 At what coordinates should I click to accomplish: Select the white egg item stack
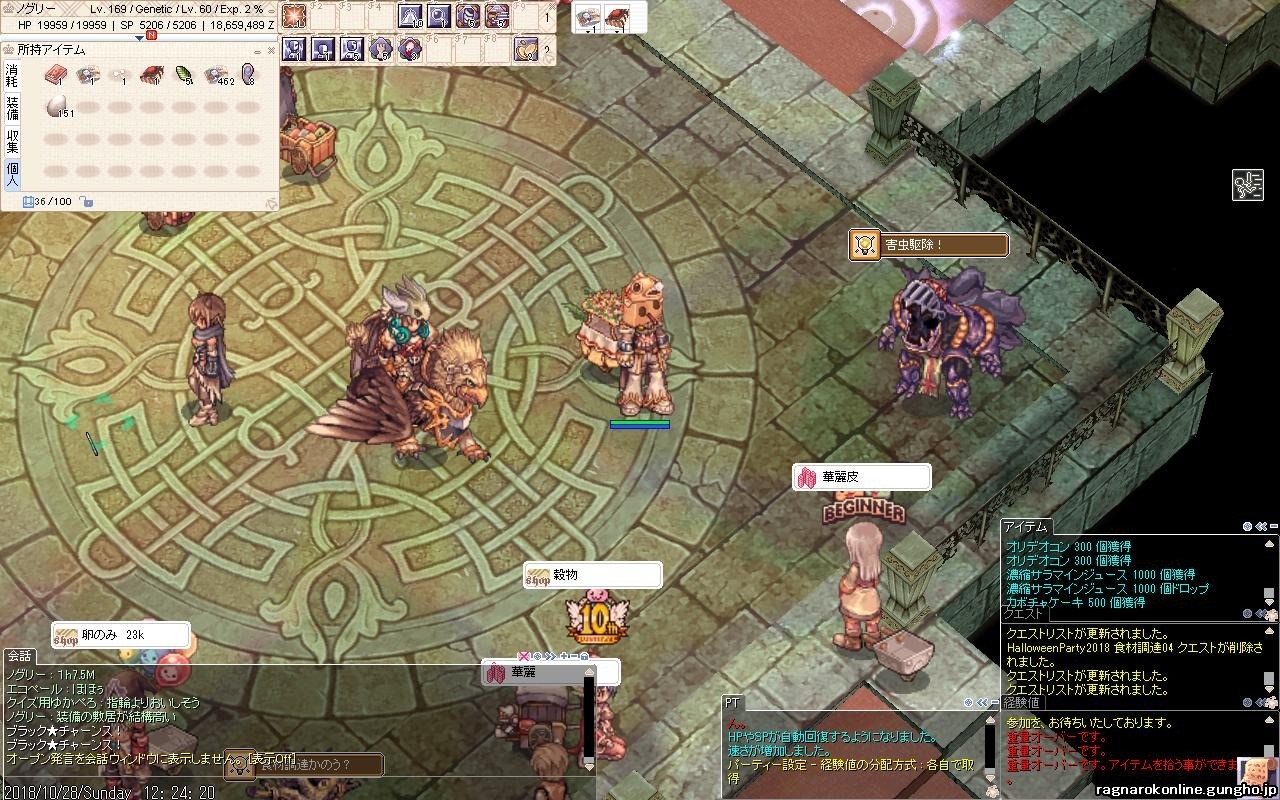(x=56, y=107)
